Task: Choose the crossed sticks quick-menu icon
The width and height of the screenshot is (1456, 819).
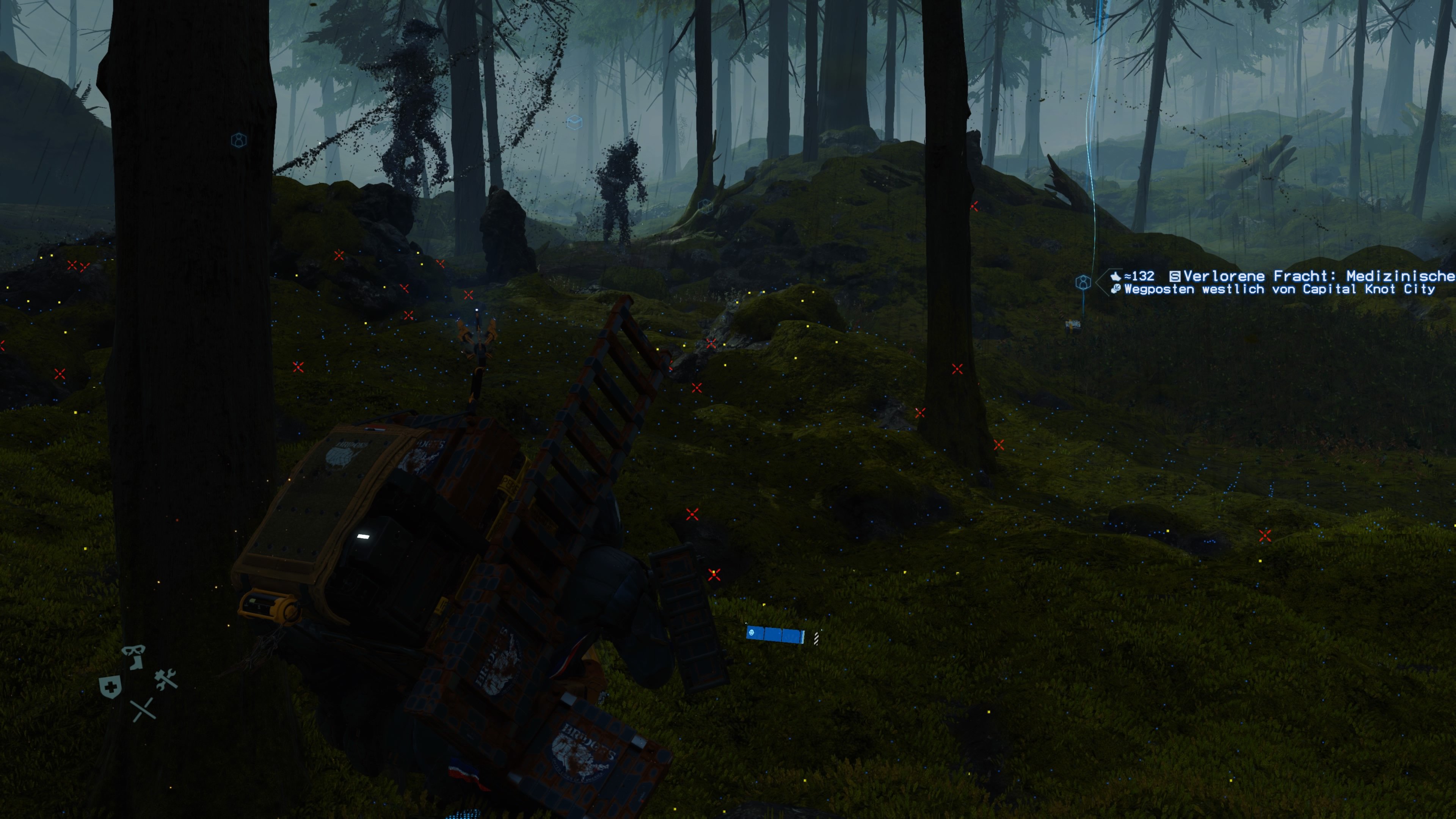Action: 143,710
